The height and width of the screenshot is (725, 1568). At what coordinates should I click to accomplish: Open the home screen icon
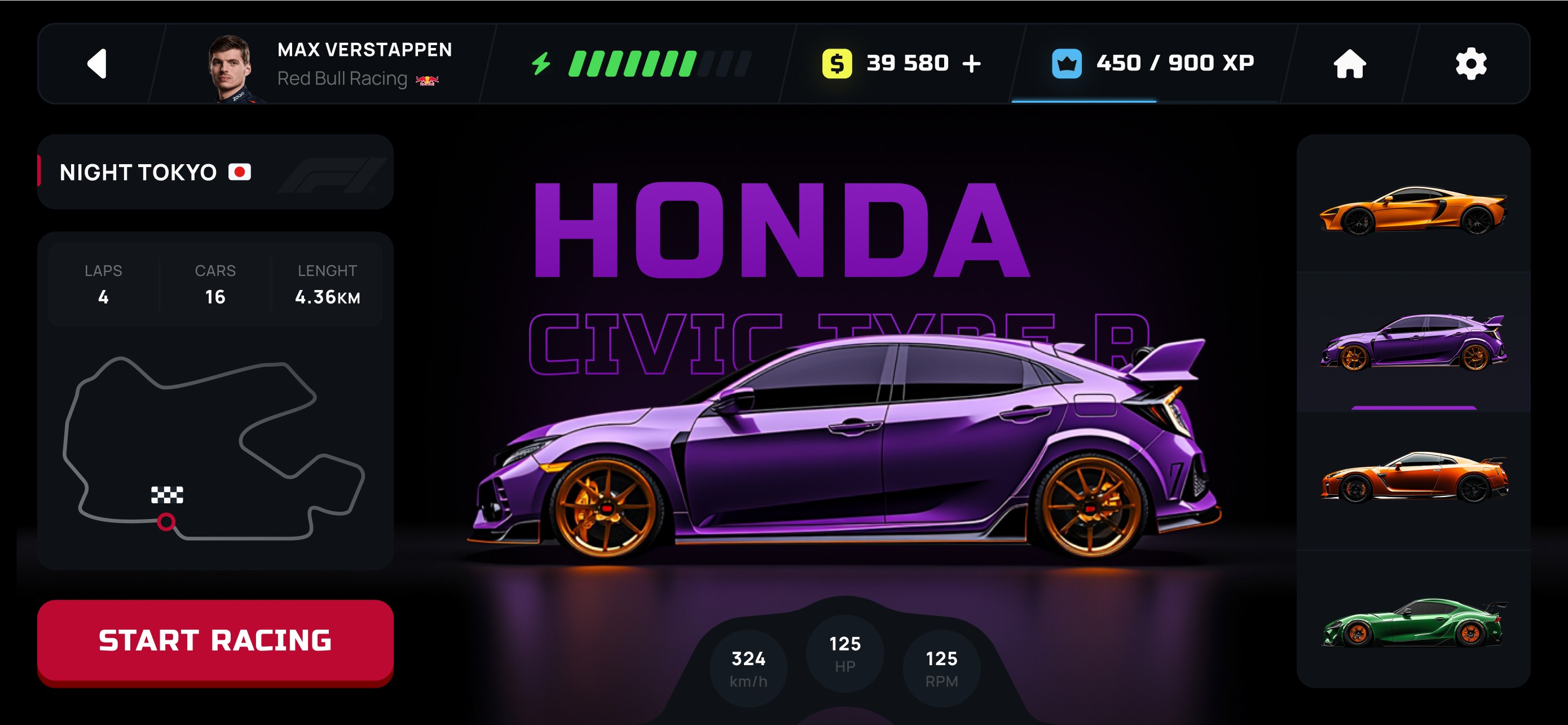coord(1350,64)
